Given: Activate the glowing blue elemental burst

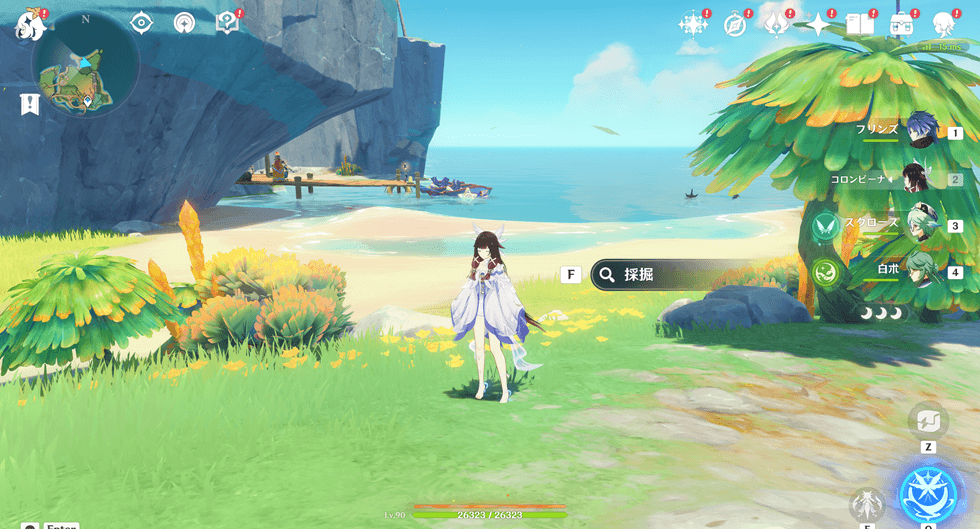Looking at the screenshot, I should point(928,493).
